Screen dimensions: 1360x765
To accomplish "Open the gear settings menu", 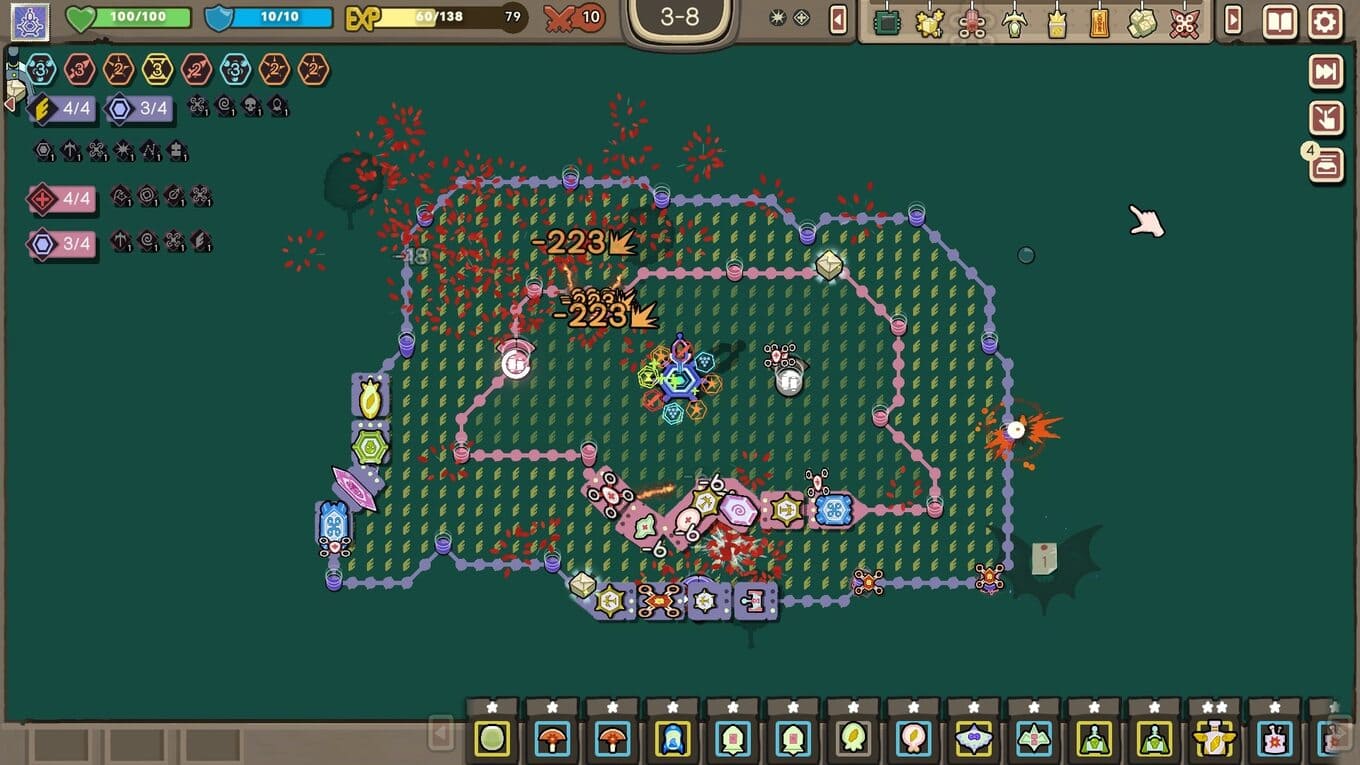I will [x=1325, y=21].
